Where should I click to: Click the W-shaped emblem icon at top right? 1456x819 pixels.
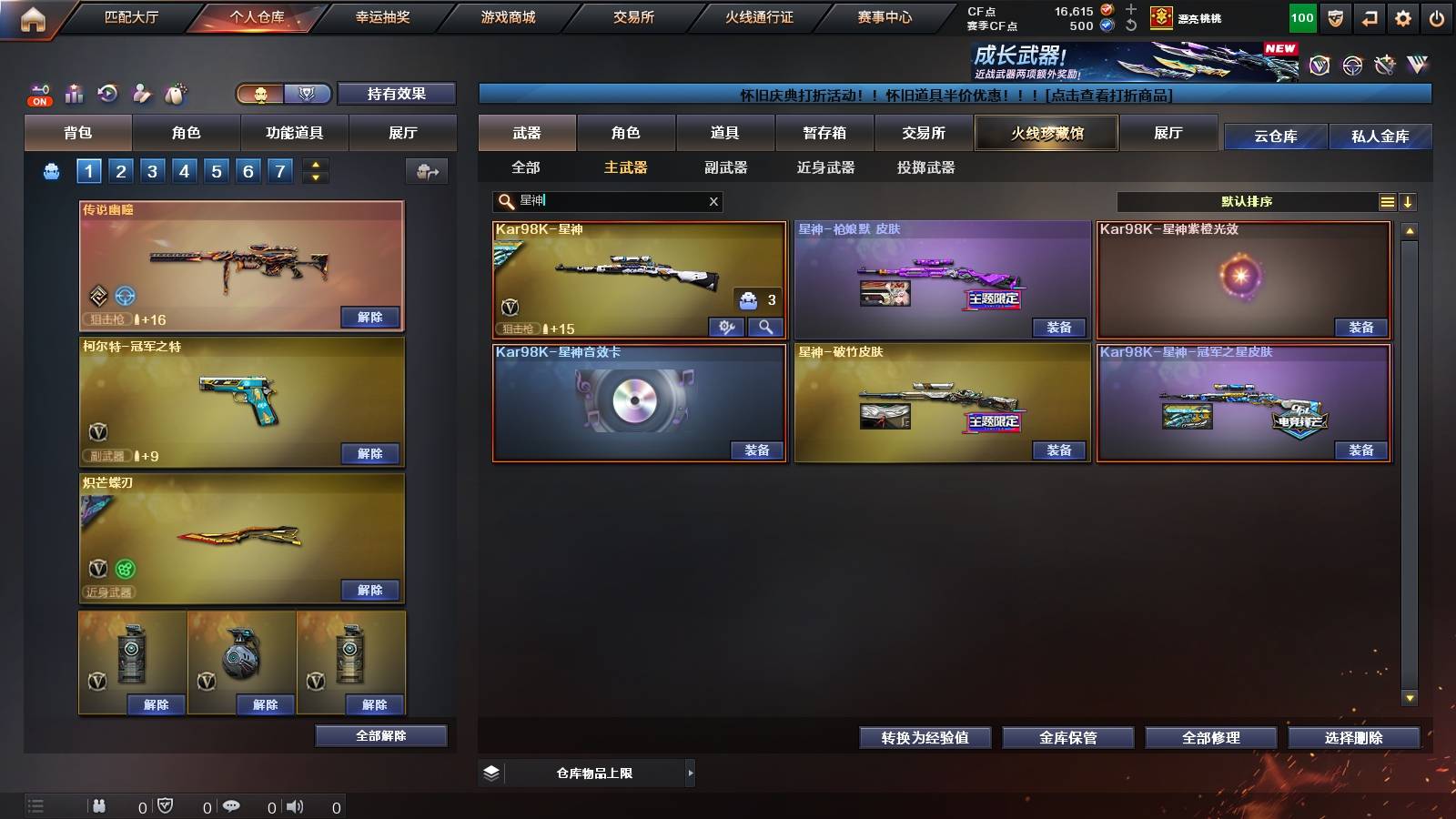click(1418, 65)
